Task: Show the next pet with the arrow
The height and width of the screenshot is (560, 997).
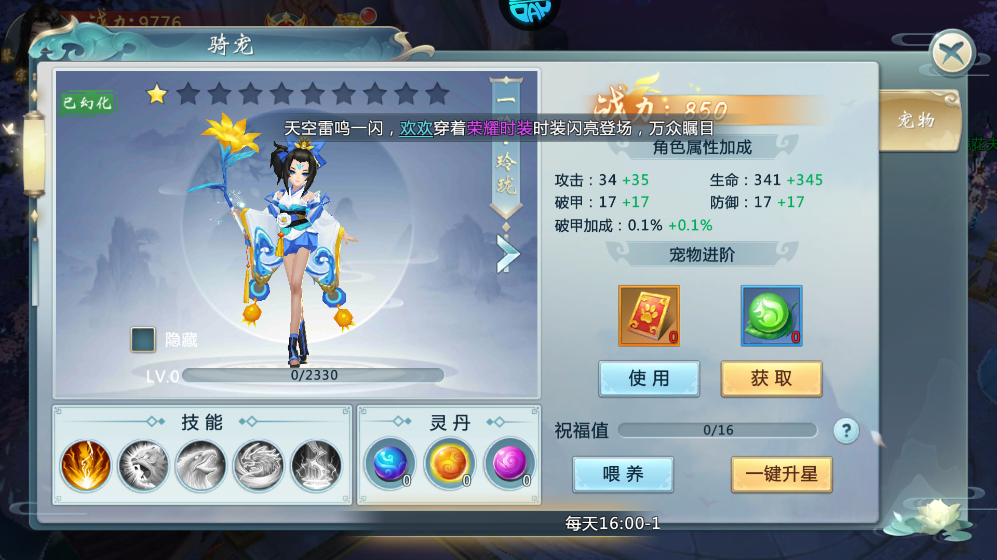Action: tap(508, 254)
